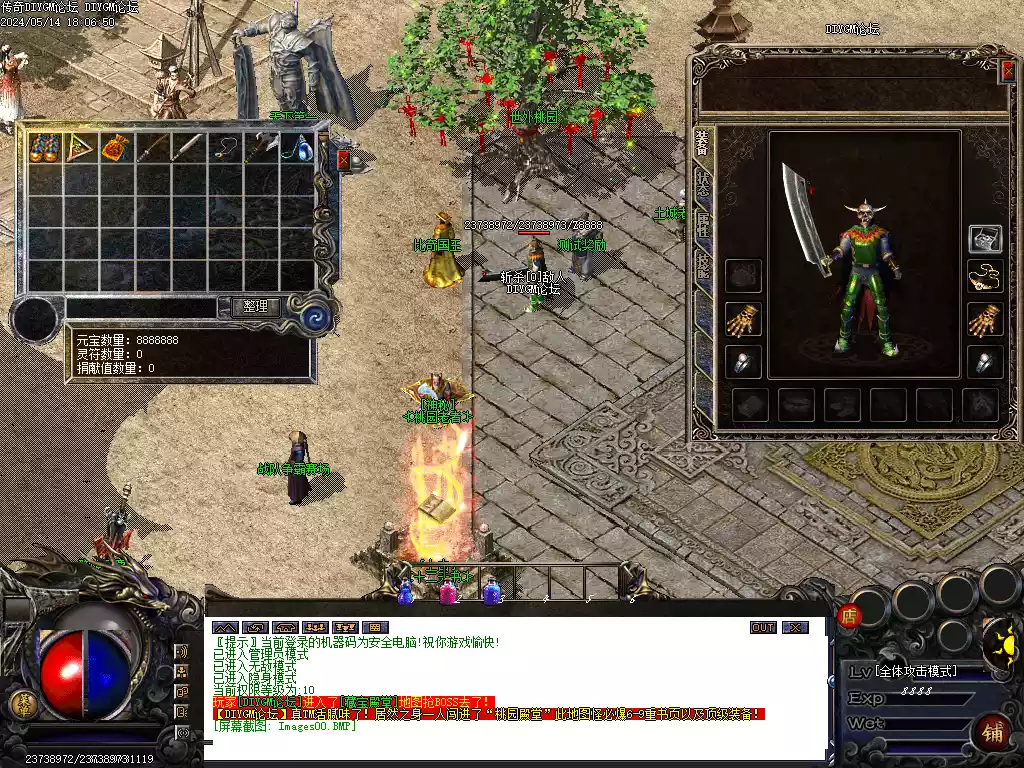This screenshot has height=768, width=1024.
Task: Open the treasure chest icon on character panel
Action: (985, 238)
